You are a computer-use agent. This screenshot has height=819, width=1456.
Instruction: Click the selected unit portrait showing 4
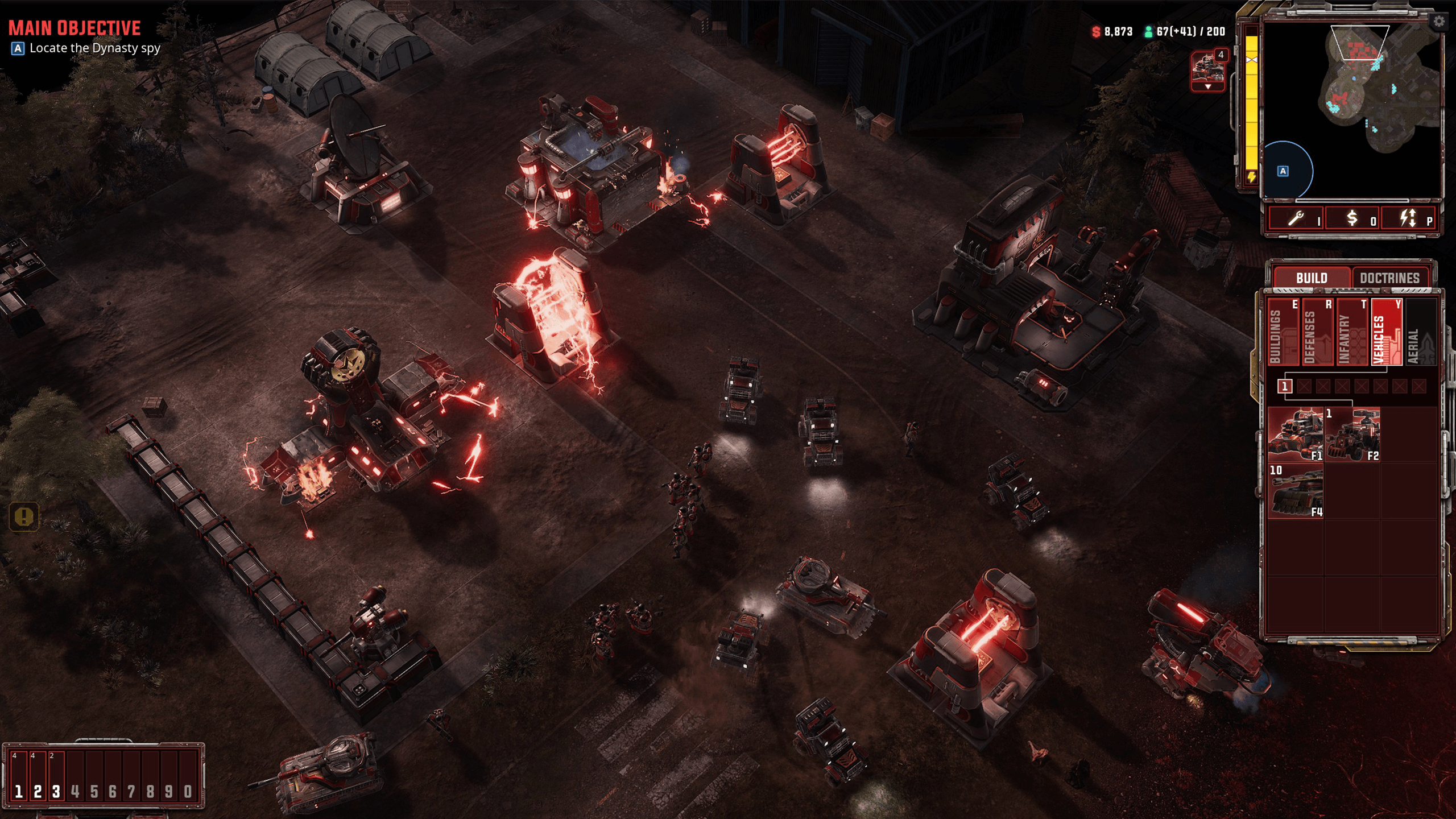pyautogui.click(x=1207, y=69)
